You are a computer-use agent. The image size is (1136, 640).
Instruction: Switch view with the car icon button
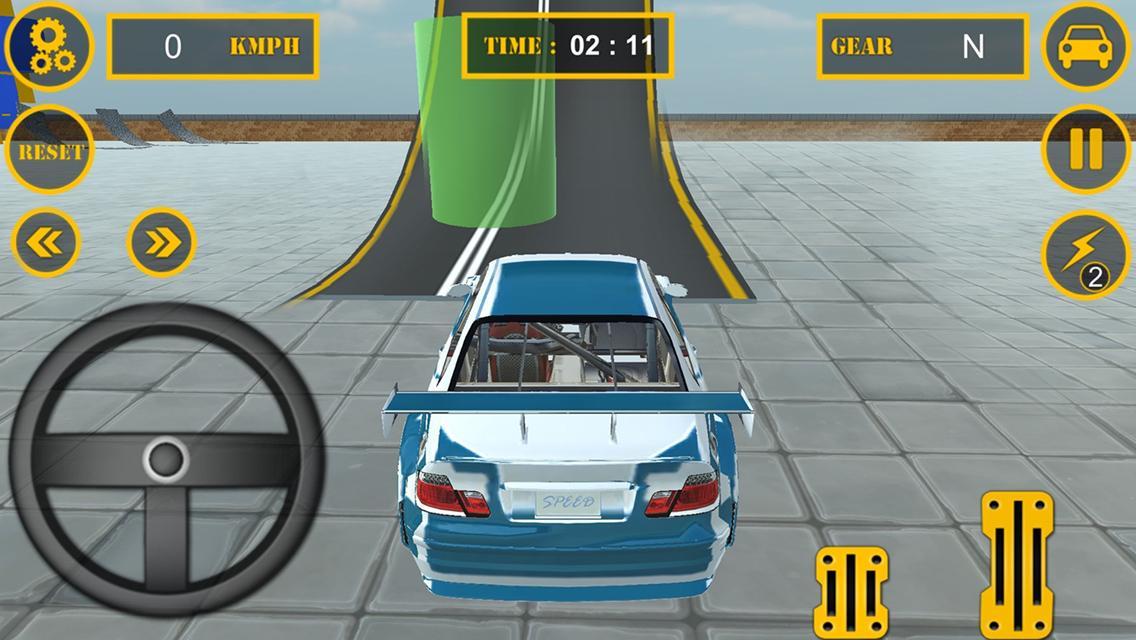point(1086,47)
